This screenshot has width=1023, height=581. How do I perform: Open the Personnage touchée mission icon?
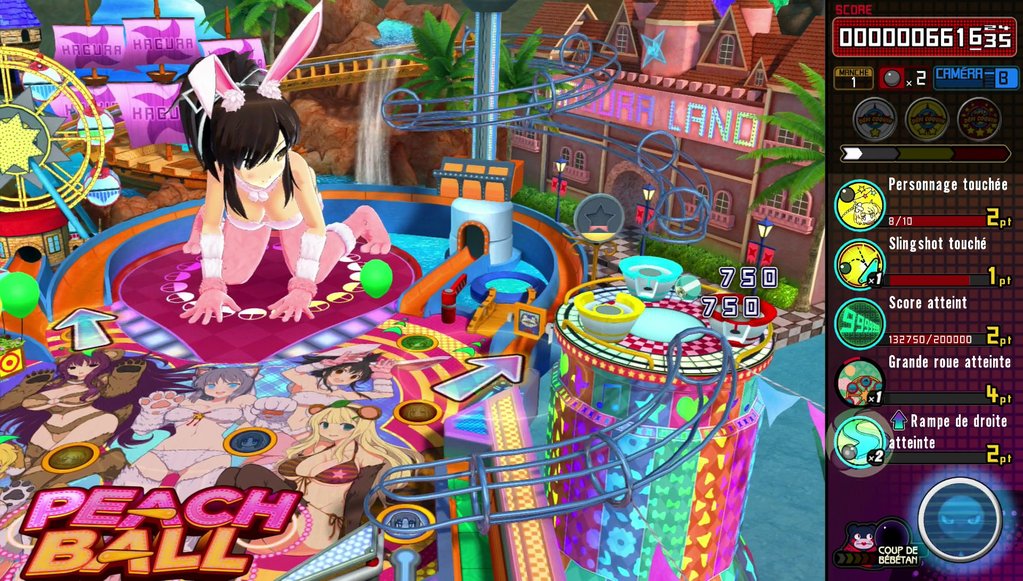tap(859, 205)
